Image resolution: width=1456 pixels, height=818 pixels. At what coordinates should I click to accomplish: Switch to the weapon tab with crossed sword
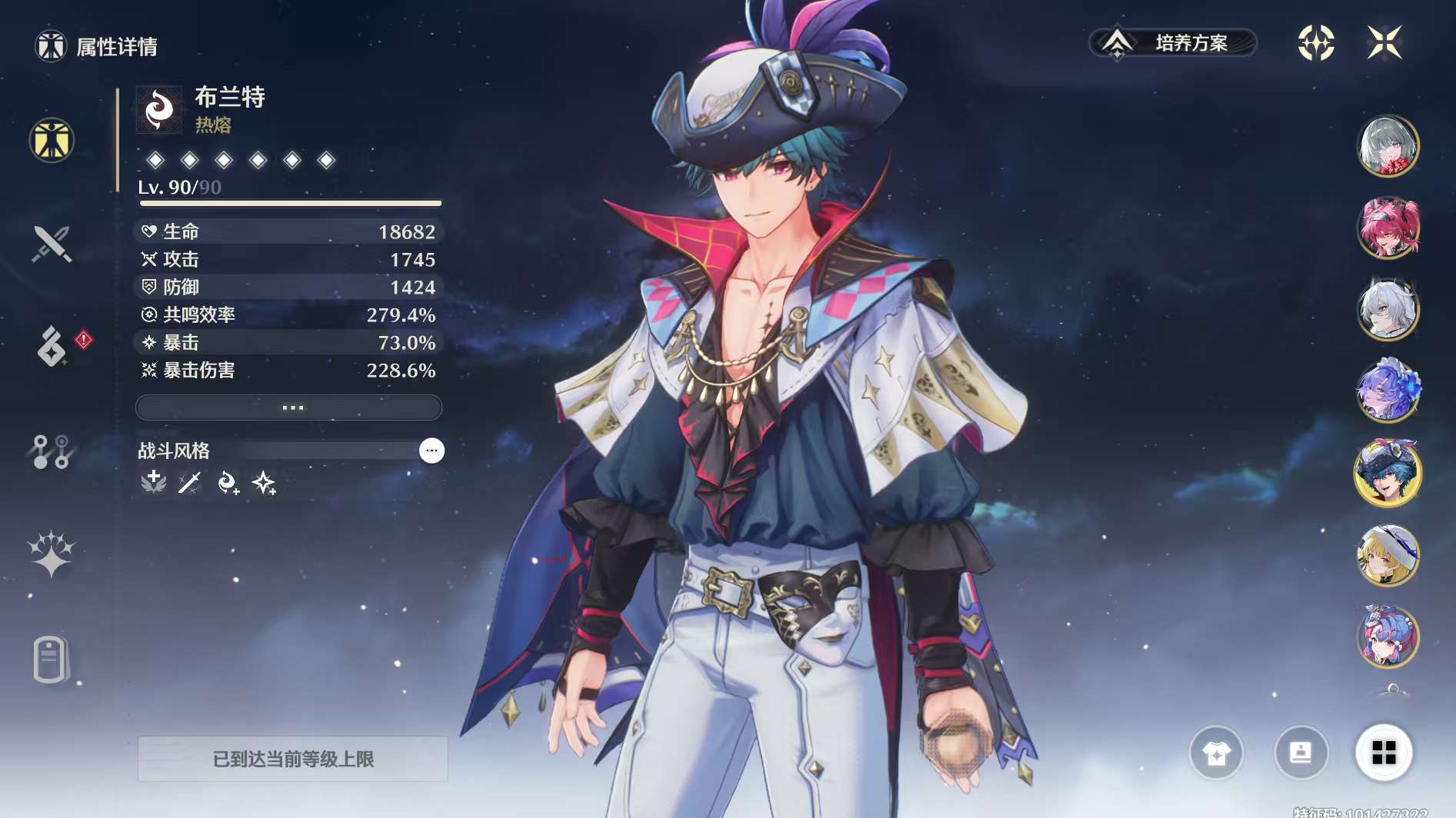click(x=52, y=244)
